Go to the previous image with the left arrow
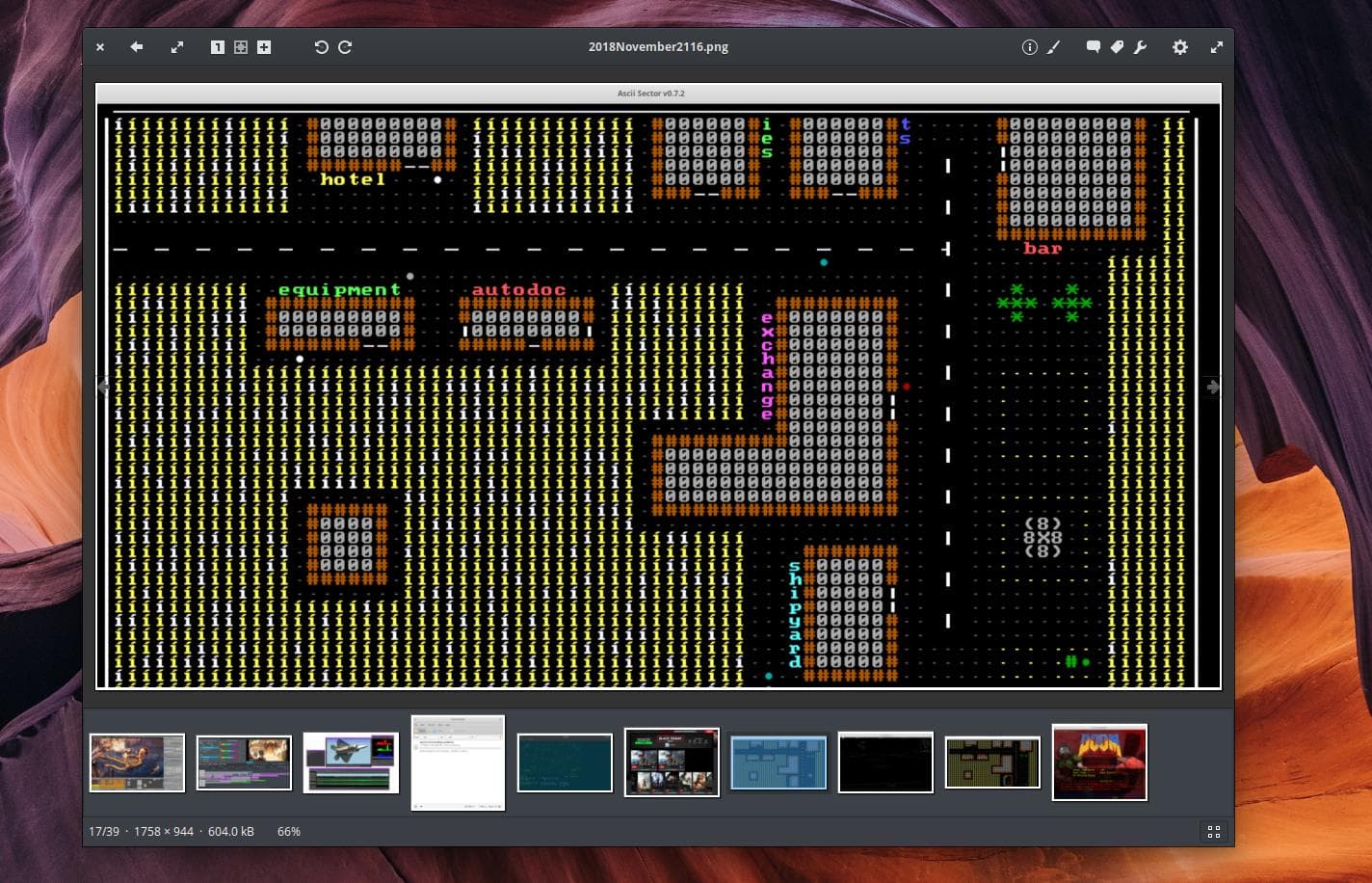 point(104,387)
